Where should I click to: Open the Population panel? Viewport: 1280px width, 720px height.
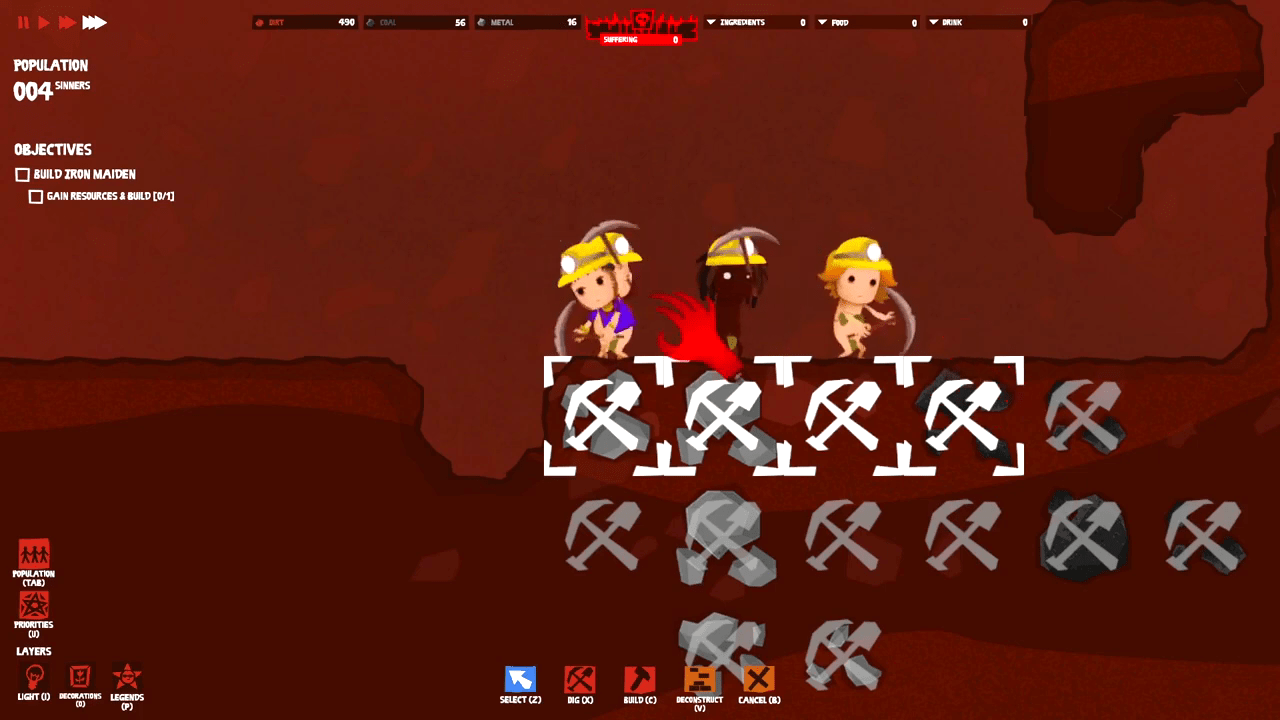click(34, 554)
